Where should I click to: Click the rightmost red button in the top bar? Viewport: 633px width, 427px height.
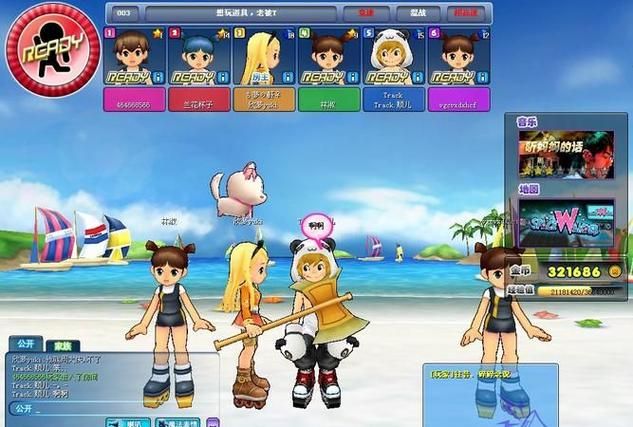click(467, 14)
